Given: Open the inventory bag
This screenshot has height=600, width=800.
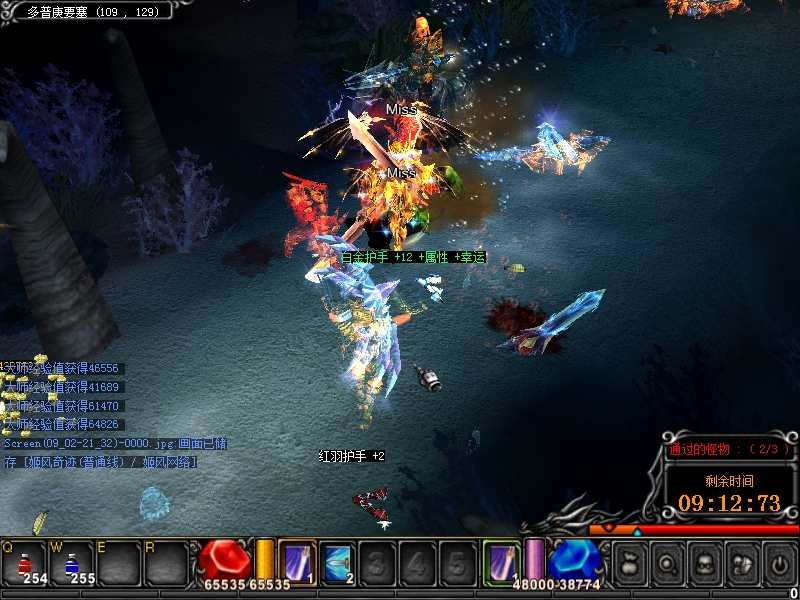Looking at the screenshot, I should [629, 565].
